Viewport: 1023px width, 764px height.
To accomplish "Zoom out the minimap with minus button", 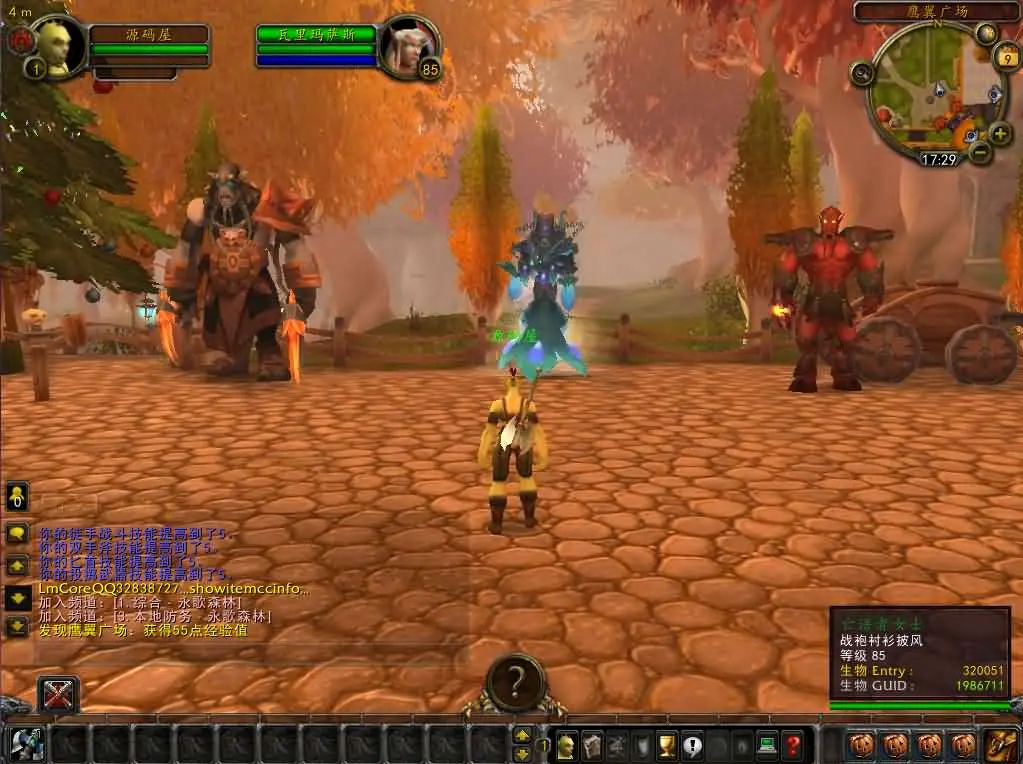I will 980,152.
